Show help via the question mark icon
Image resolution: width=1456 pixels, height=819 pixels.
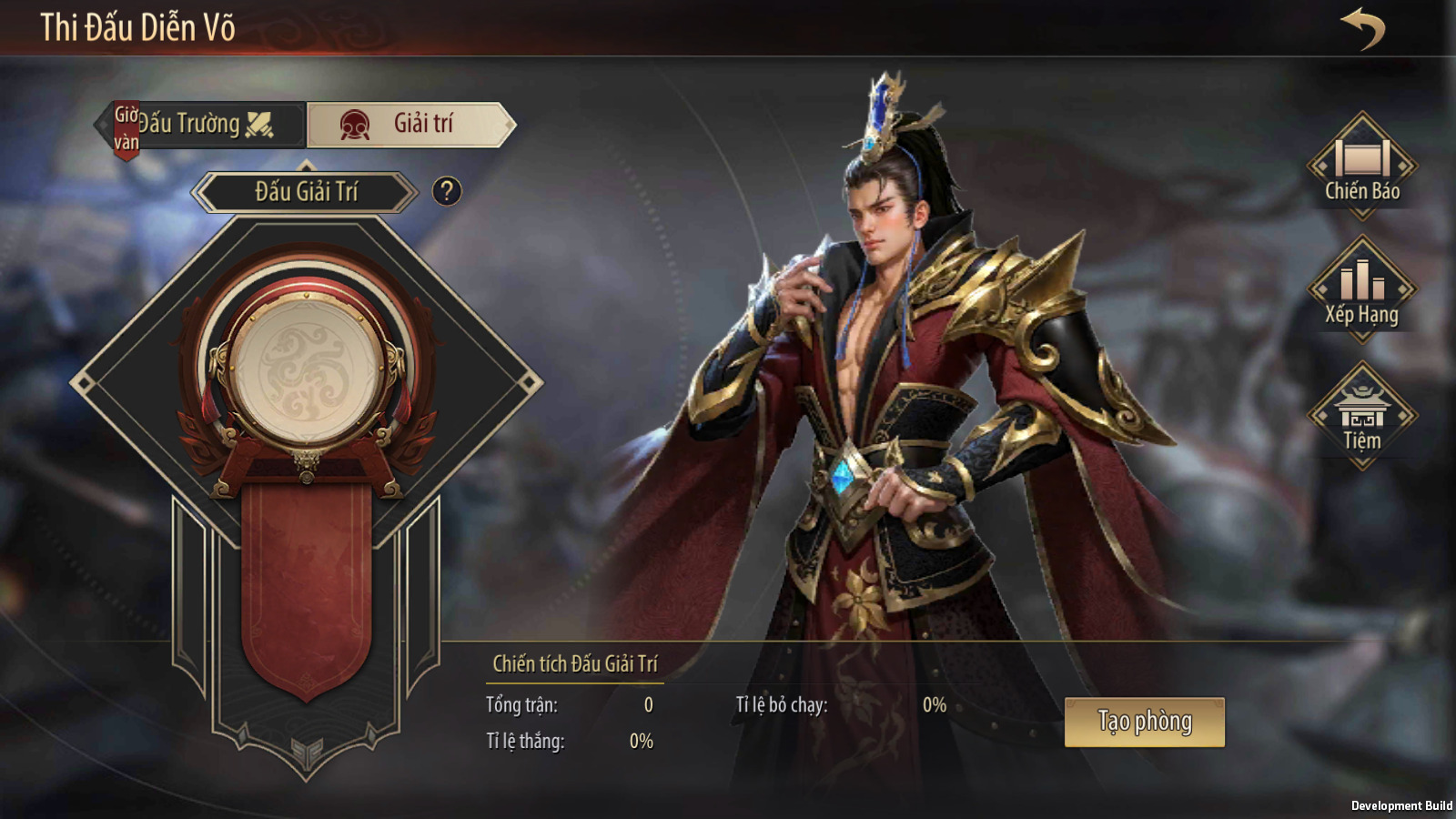coord(446,191)
